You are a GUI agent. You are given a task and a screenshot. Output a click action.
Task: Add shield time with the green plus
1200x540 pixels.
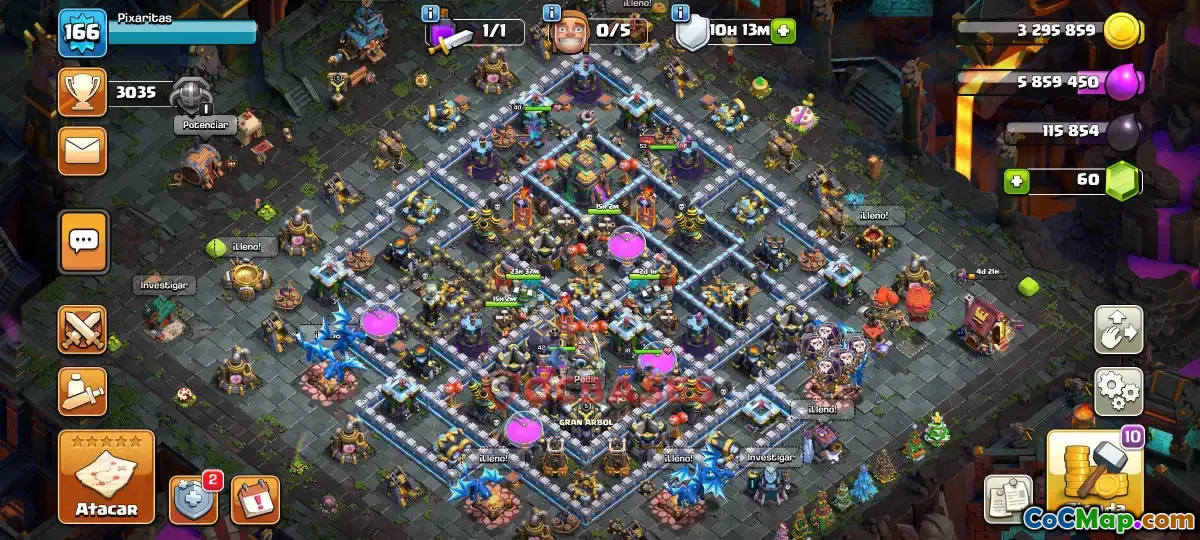(783, 31)
